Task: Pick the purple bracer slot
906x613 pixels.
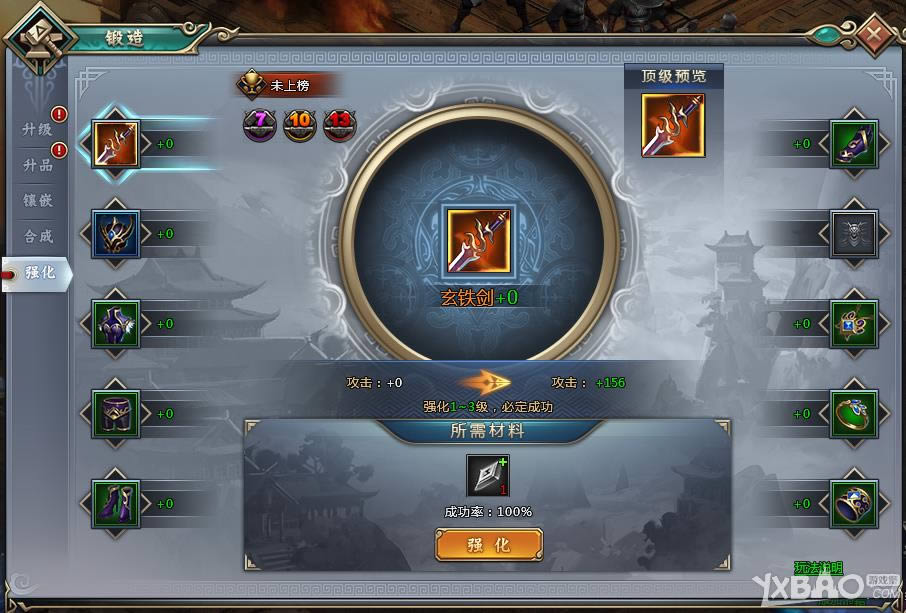Action: [854, 144]
